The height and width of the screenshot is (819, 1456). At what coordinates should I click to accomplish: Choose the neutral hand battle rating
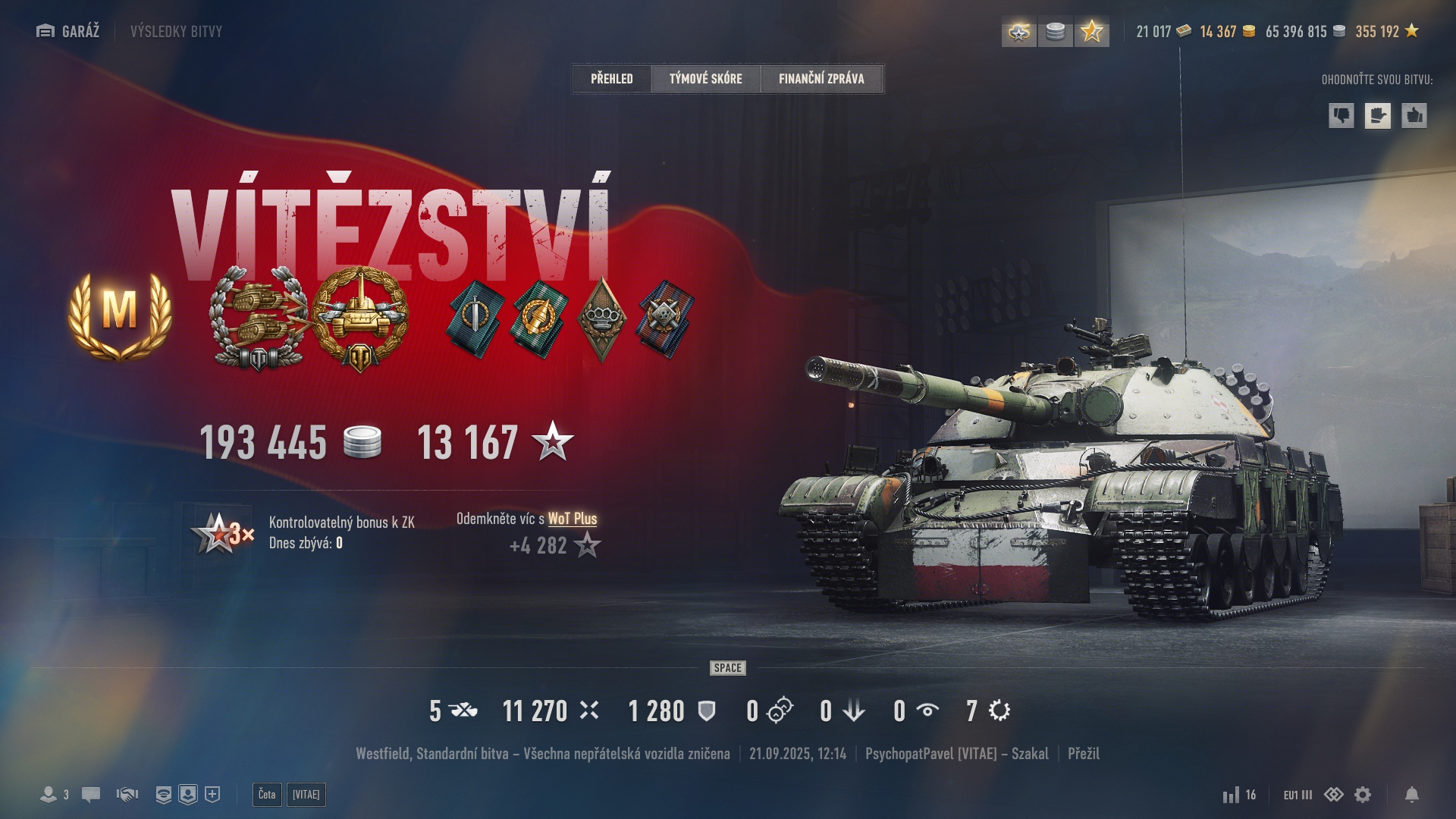(1377, 116)
